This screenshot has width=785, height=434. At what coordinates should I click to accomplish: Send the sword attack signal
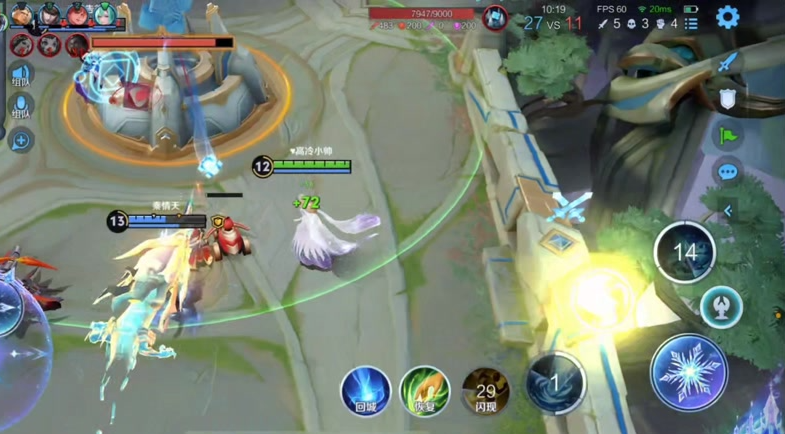tap(727, 62)
